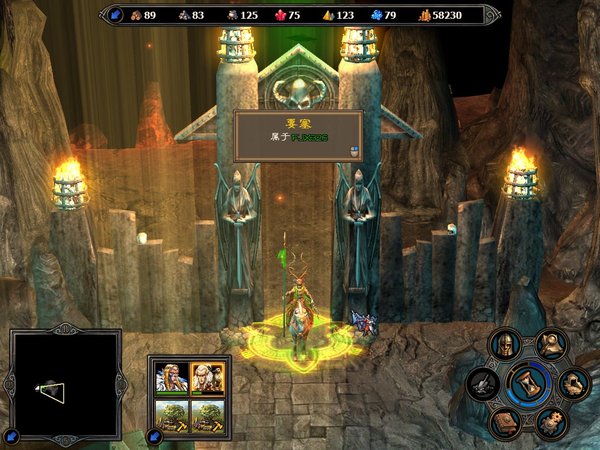Collapse the hero panel with blue arrow

(153, 437)
